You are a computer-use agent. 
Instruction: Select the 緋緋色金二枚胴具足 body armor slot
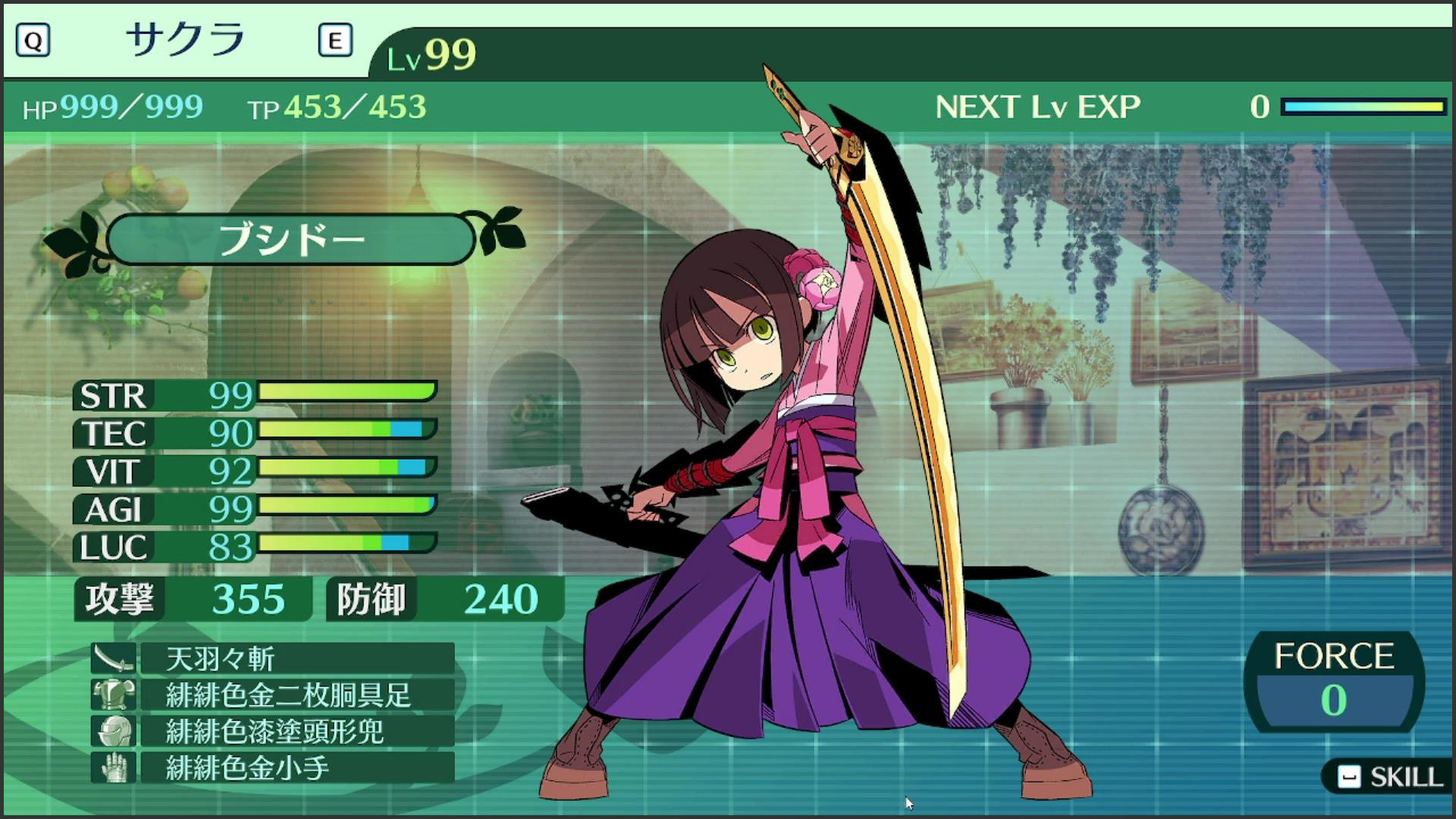296,695
